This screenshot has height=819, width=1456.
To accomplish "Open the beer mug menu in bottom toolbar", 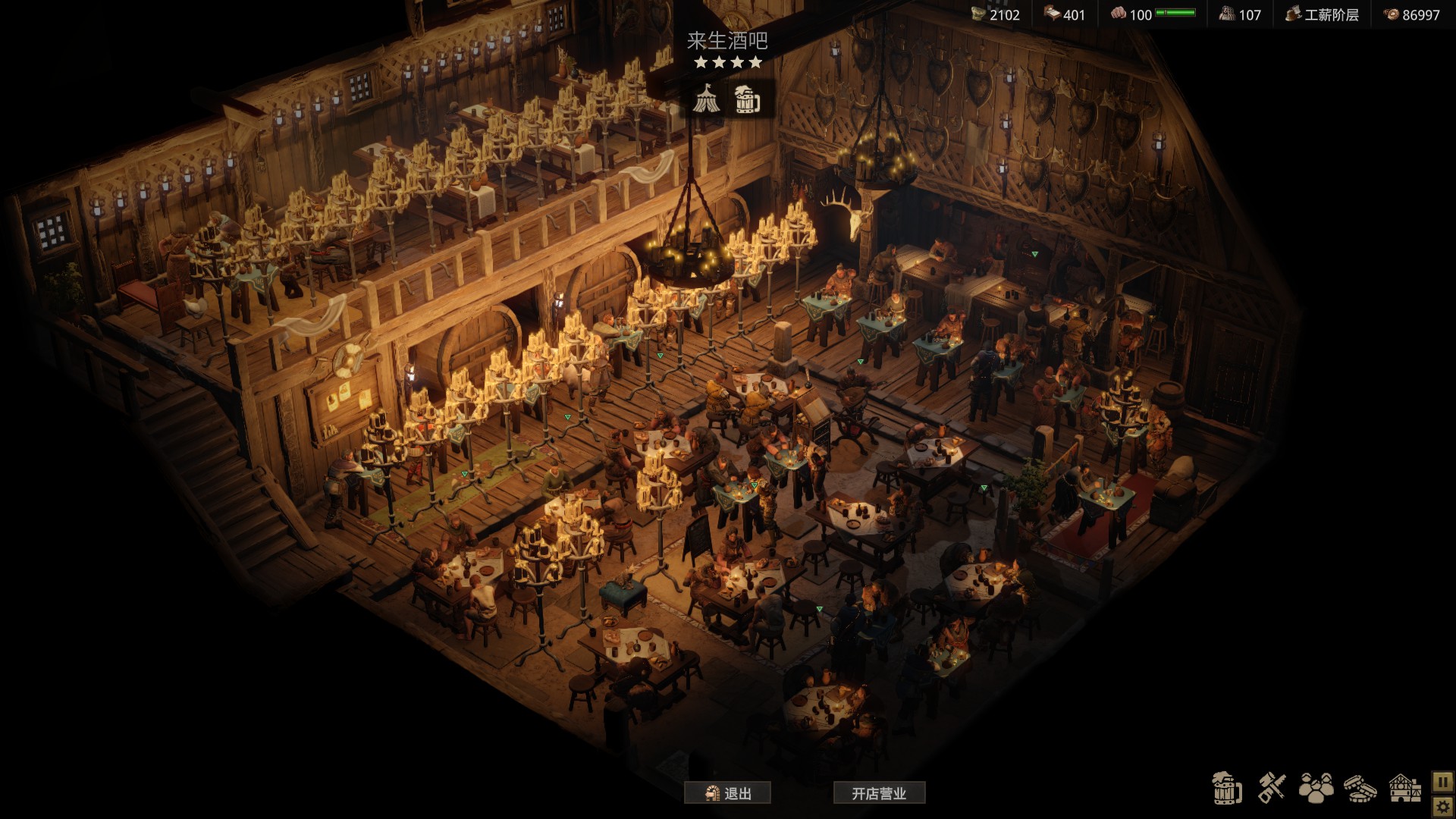I will click(1226, 789).
